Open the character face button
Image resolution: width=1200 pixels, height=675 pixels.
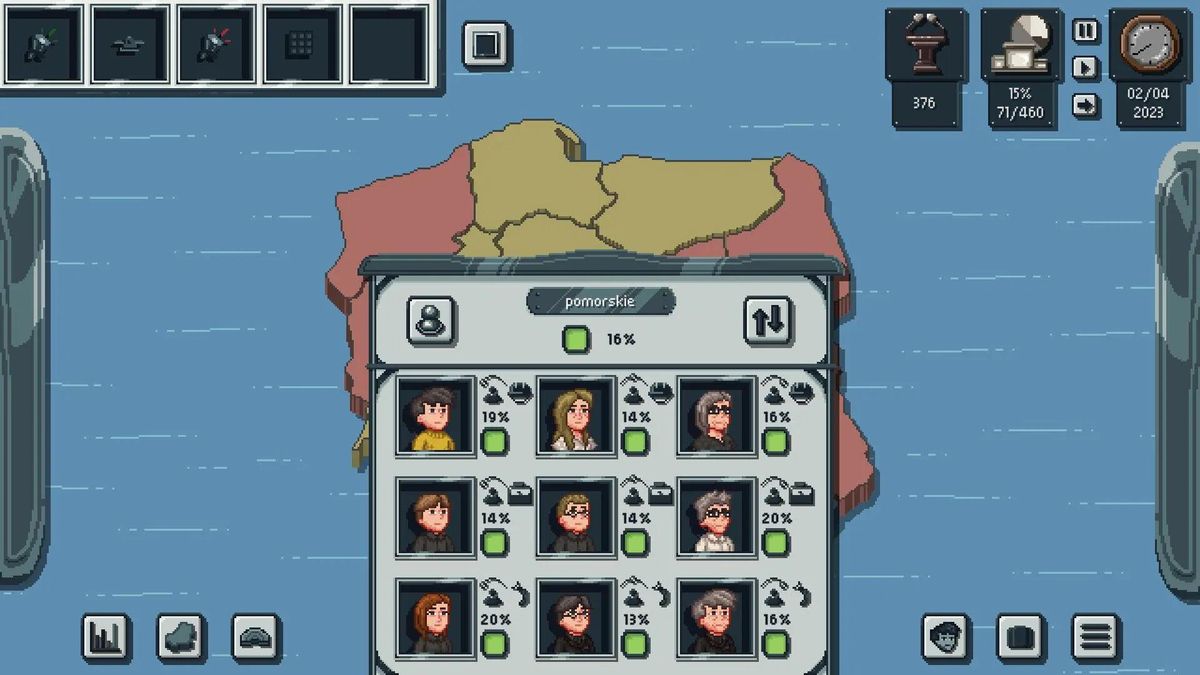click(x=946, y=637)
